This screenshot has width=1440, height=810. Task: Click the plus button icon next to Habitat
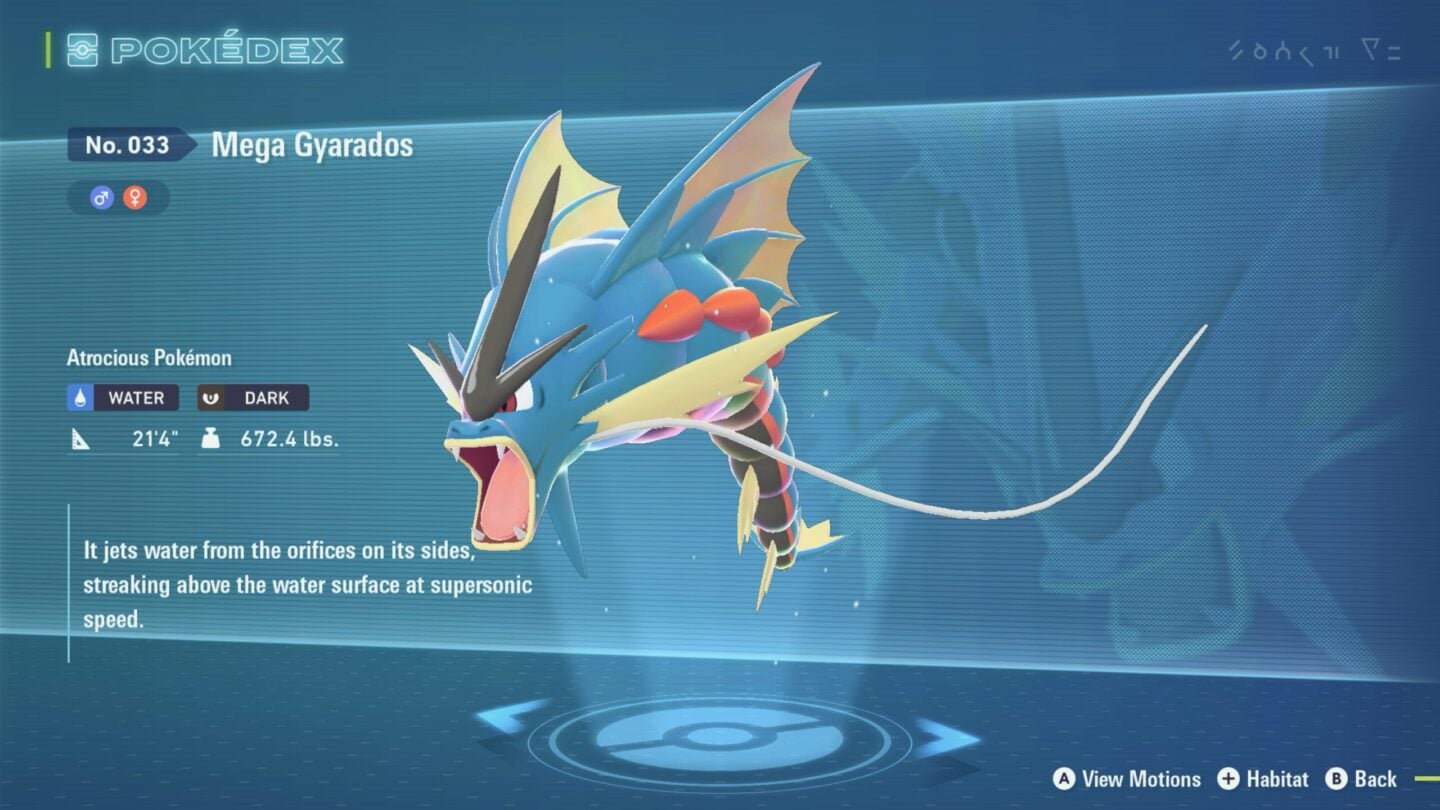coord(1227,780)
